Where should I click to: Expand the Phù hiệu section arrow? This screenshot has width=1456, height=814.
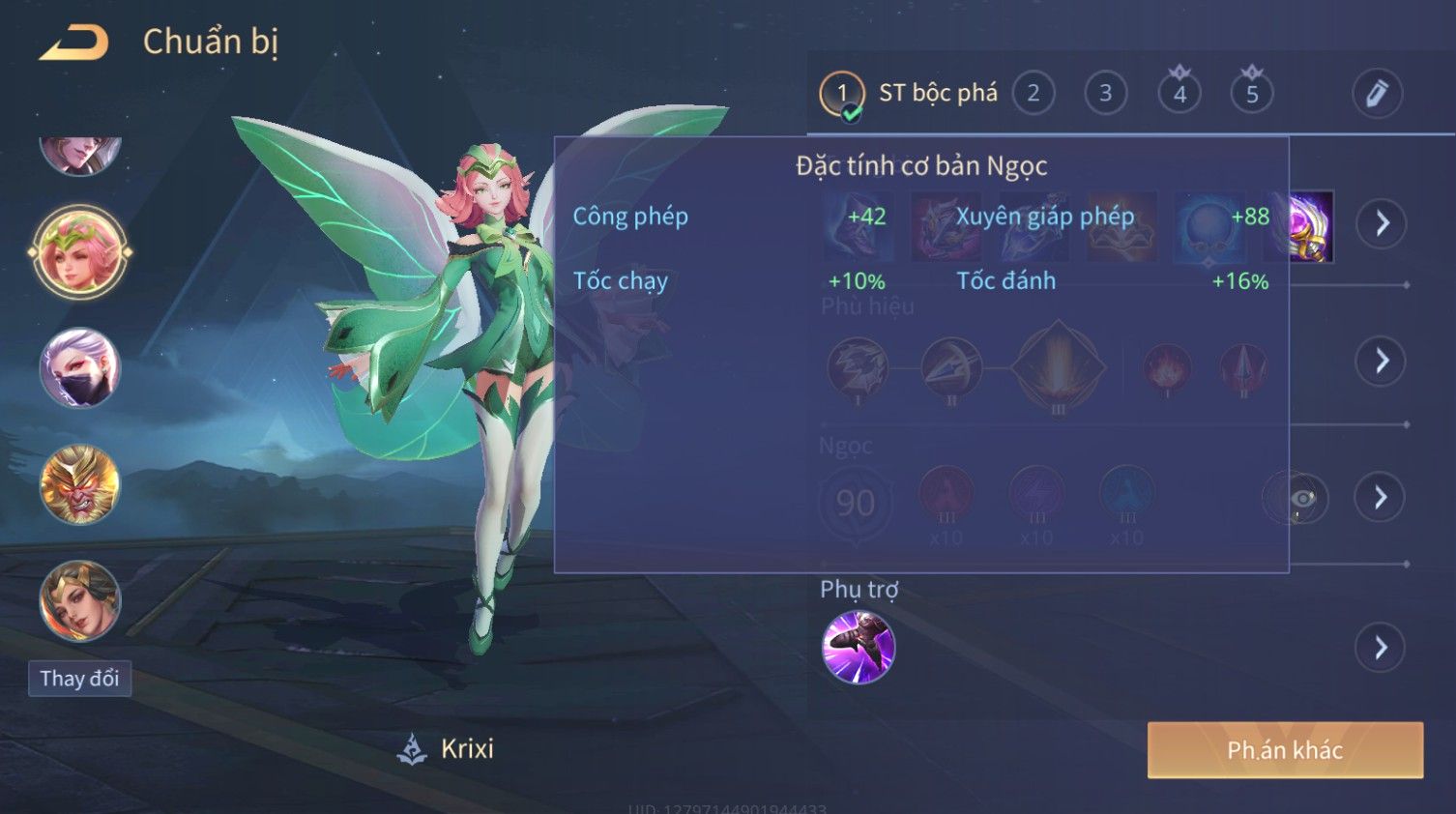tap(1382, 362)
